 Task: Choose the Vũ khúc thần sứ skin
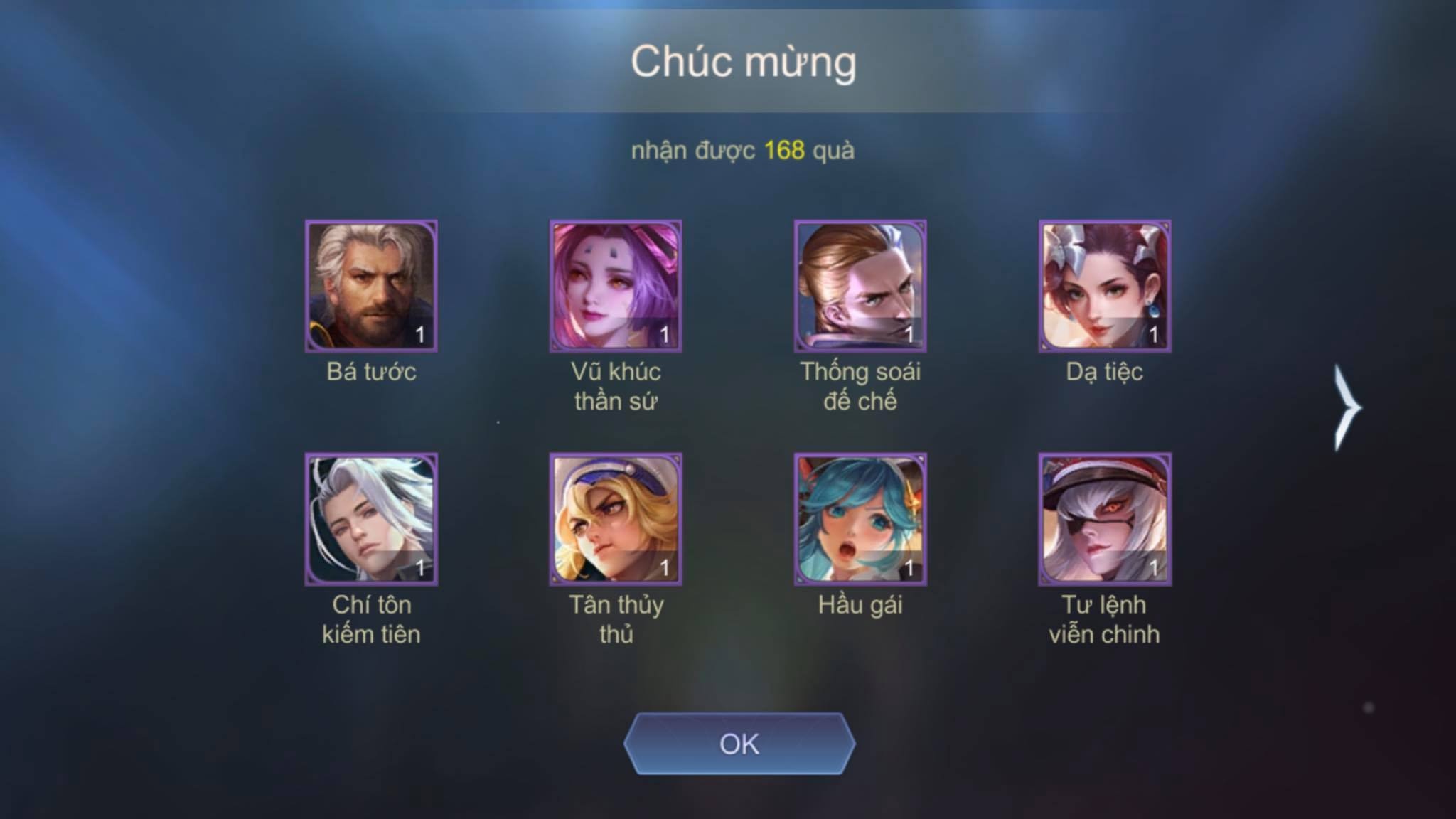[x=616, y=286]
